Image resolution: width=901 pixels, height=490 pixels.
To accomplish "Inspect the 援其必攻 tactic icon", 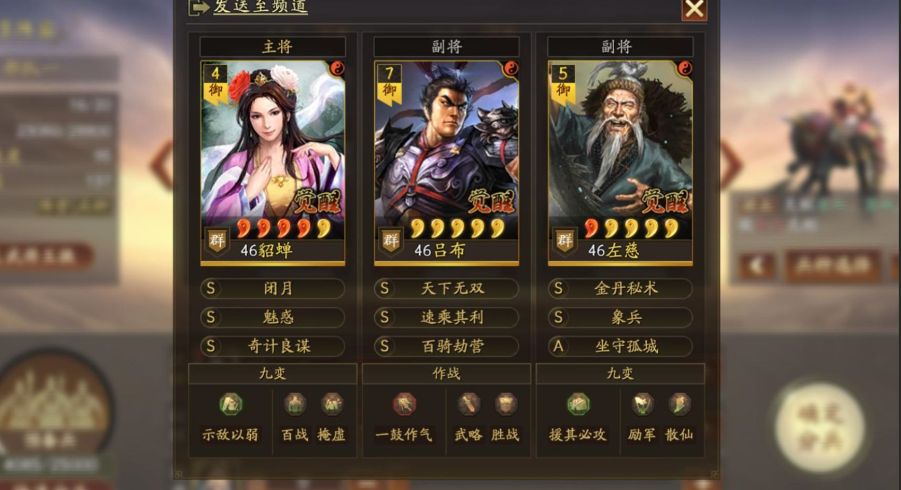I will 578,404.
